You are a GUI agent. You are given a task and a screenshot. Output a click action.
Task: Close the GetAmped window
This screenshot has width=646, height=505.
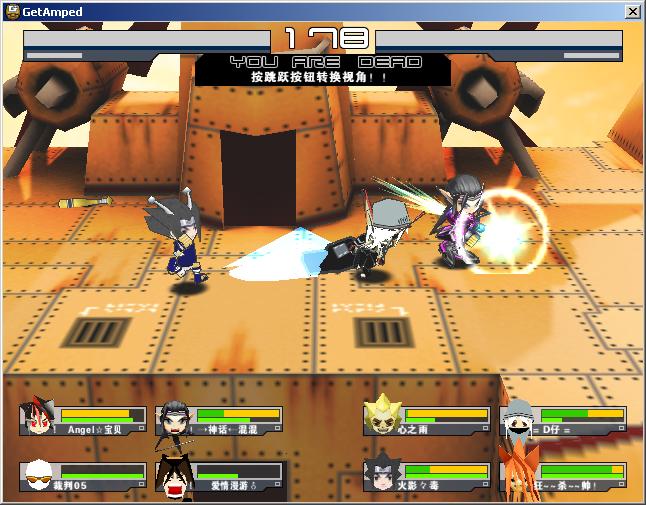pos(633,11)
